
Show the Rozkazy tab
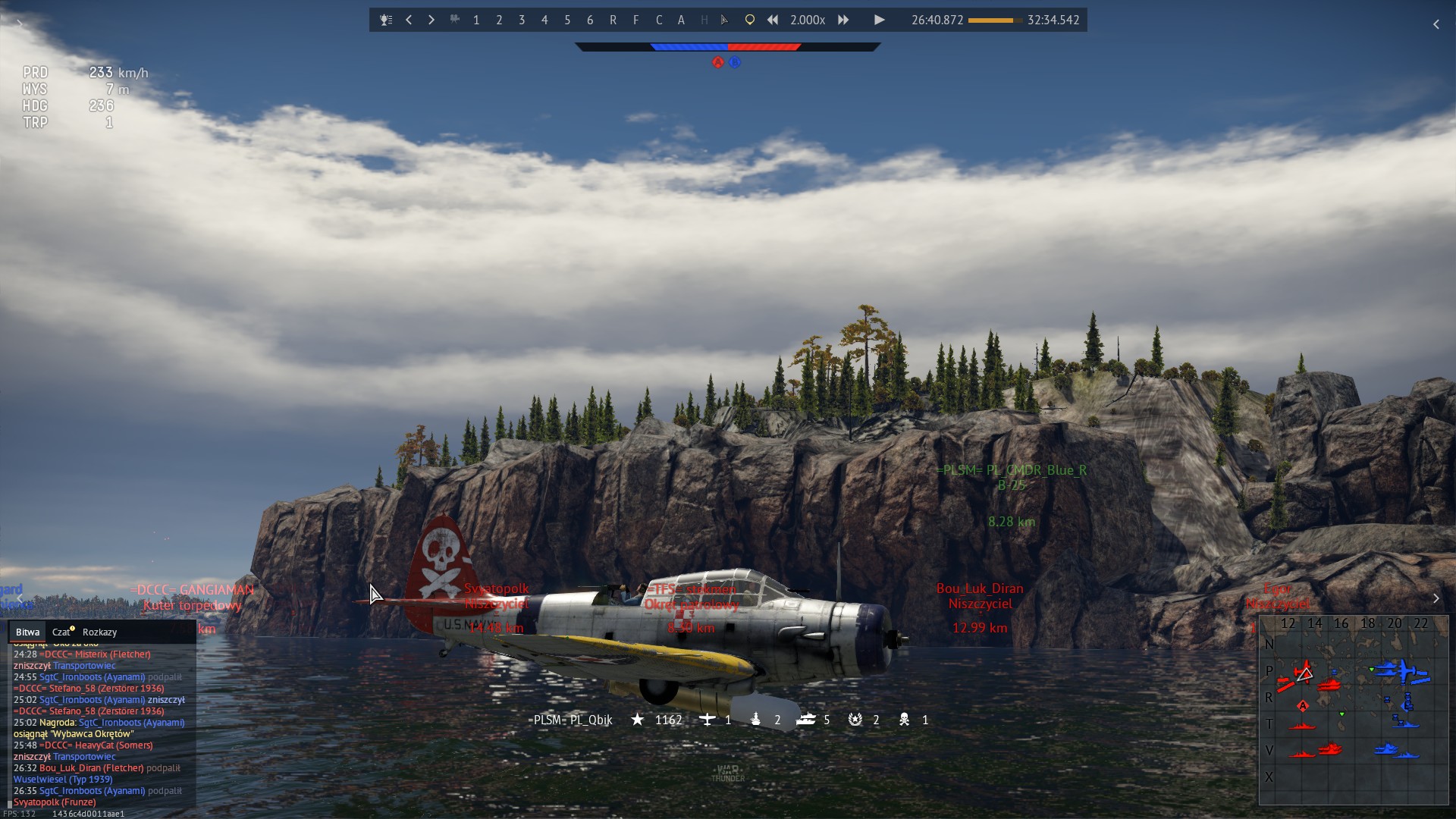tap(99, 632)
